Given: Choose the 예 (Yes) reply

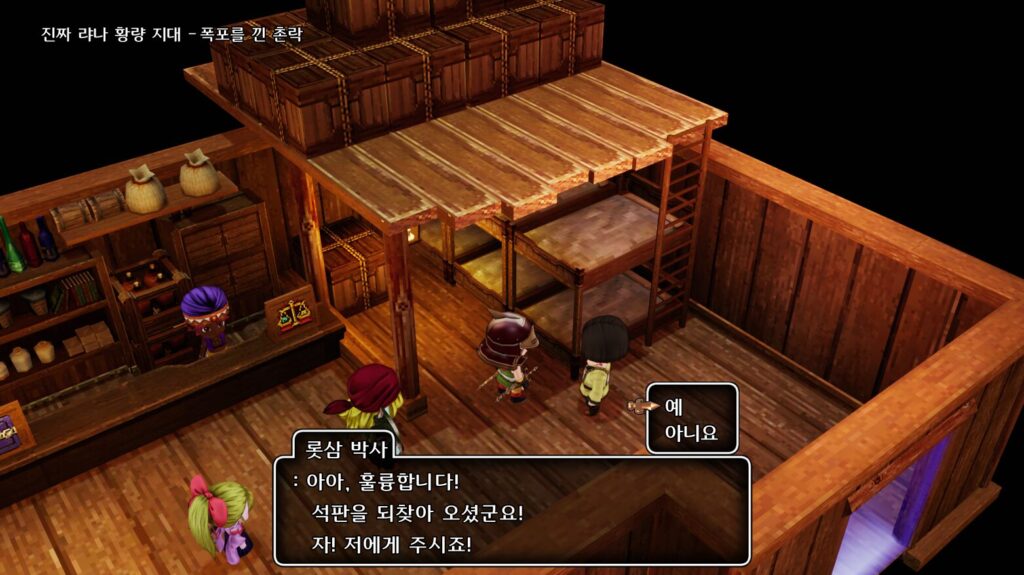Looking at the screenshot, I should click(x=673, y=406).
